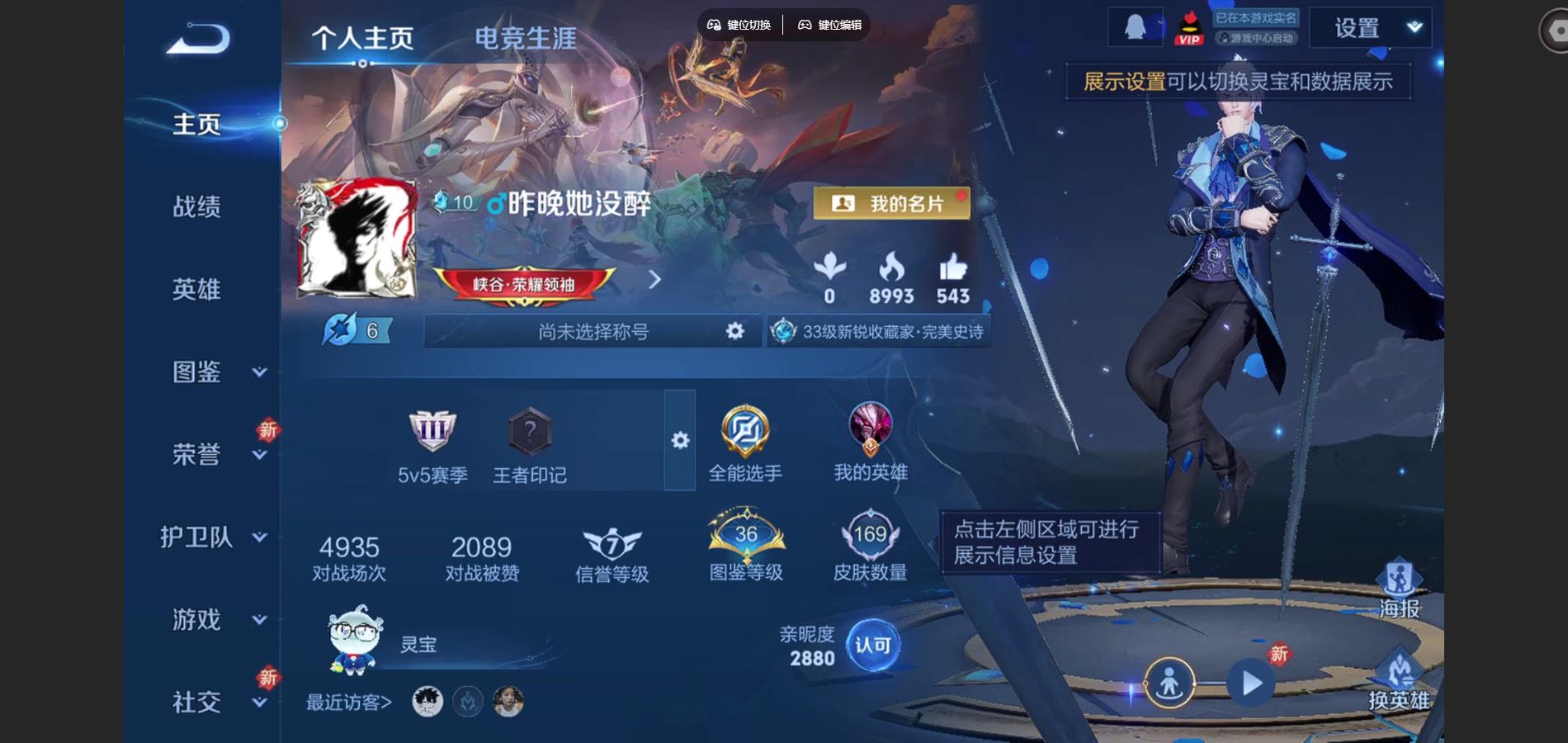Open 我的名片 card button

pyautogui.click(x=891, y=203)
